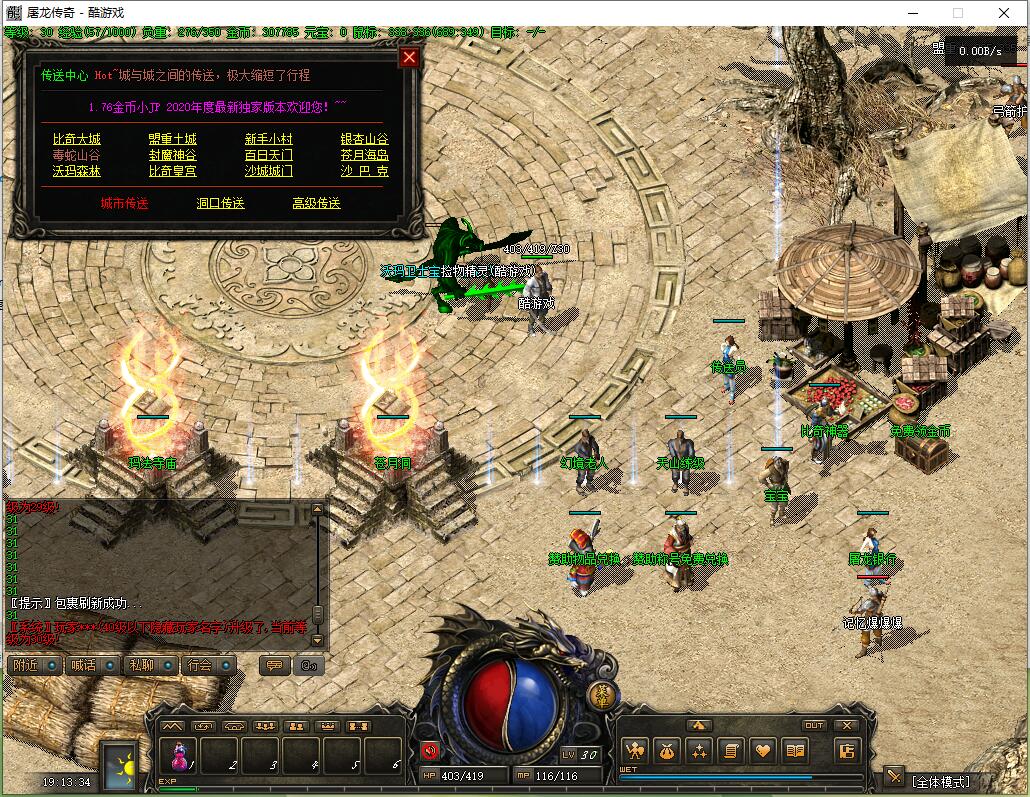The width and height of the screenshot is (1030, 797).
Task: Open the skills sparkle icon
Action: coord(698,750)
